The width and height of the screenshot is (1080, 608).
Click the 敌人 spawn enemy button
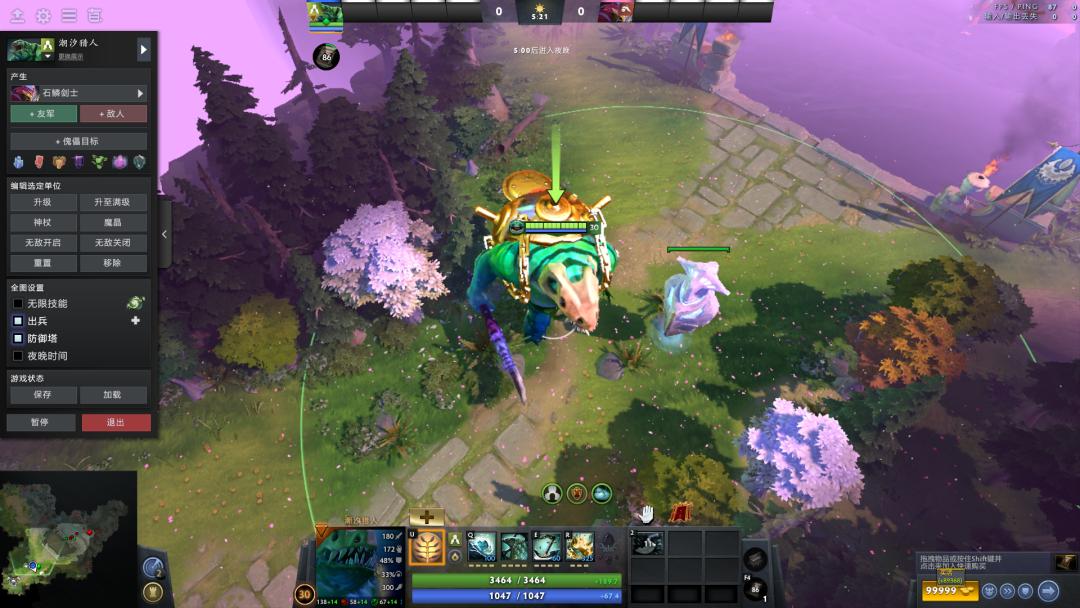point(113,114)
